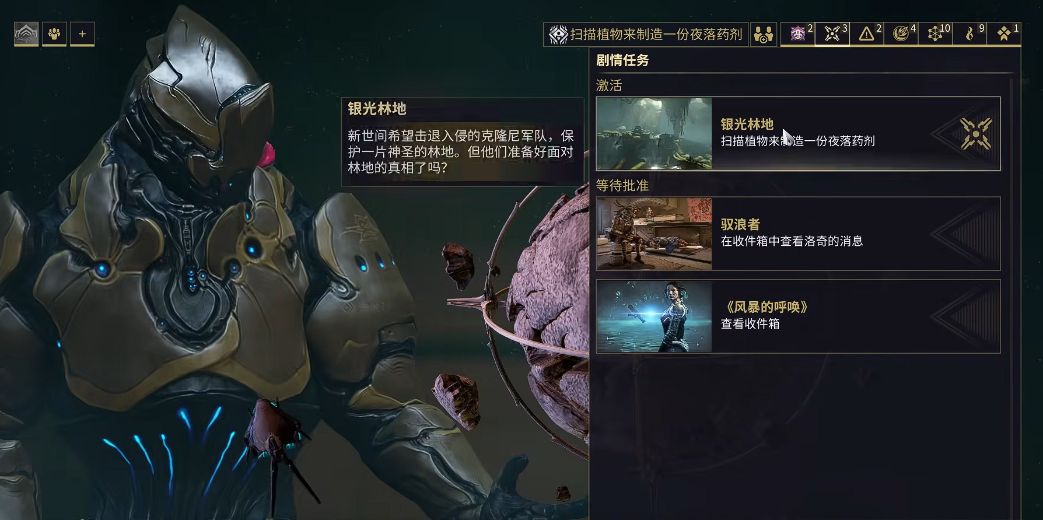Click the plus invite button
Viewport: 1043px width, 520px height.
click(82, 34)
